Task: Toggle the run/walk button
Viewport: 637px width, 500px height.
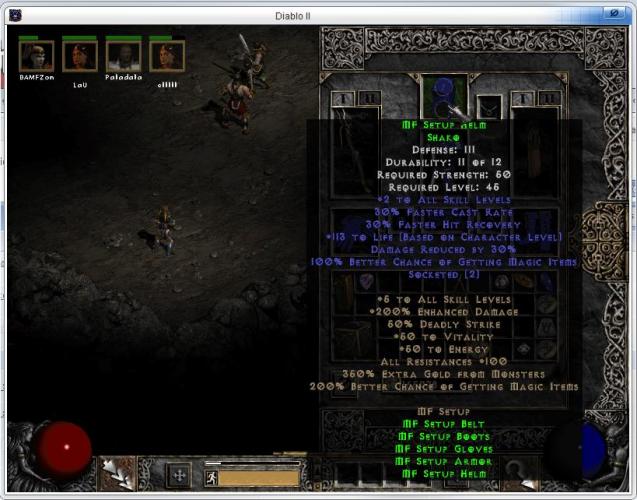Action: pos(212,477)
